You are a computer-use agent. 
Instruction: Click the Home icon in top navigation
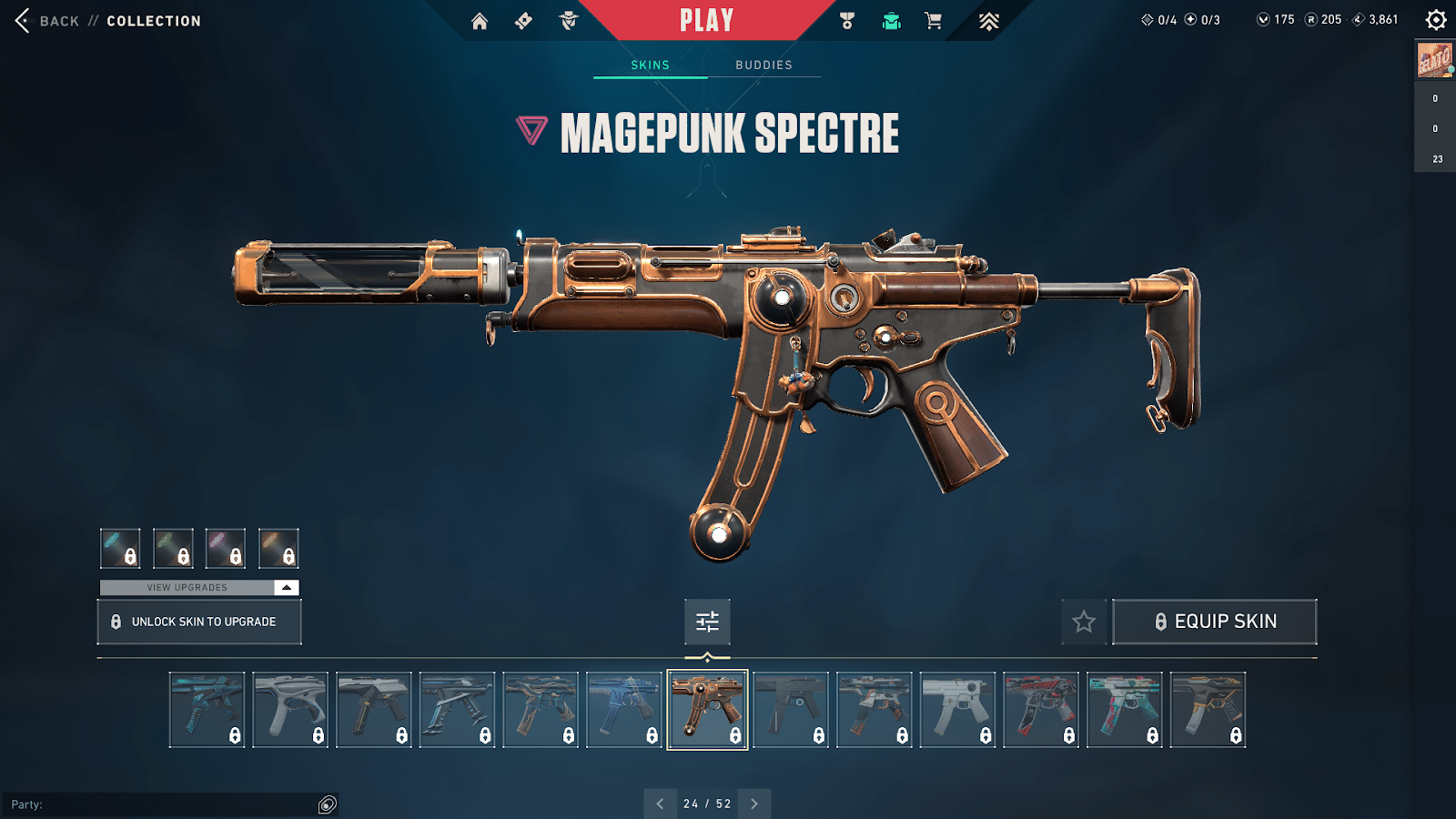pyautogui.click(x=480, y=20)
